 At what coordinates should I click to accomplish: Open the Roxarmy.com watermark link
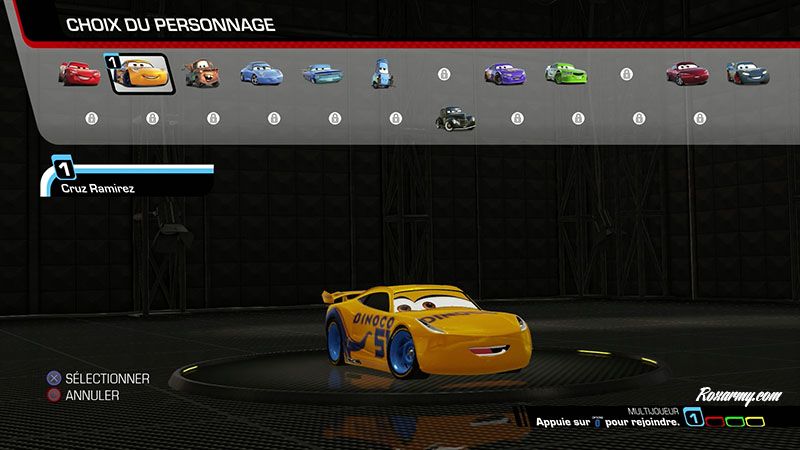tap(741, 395)
